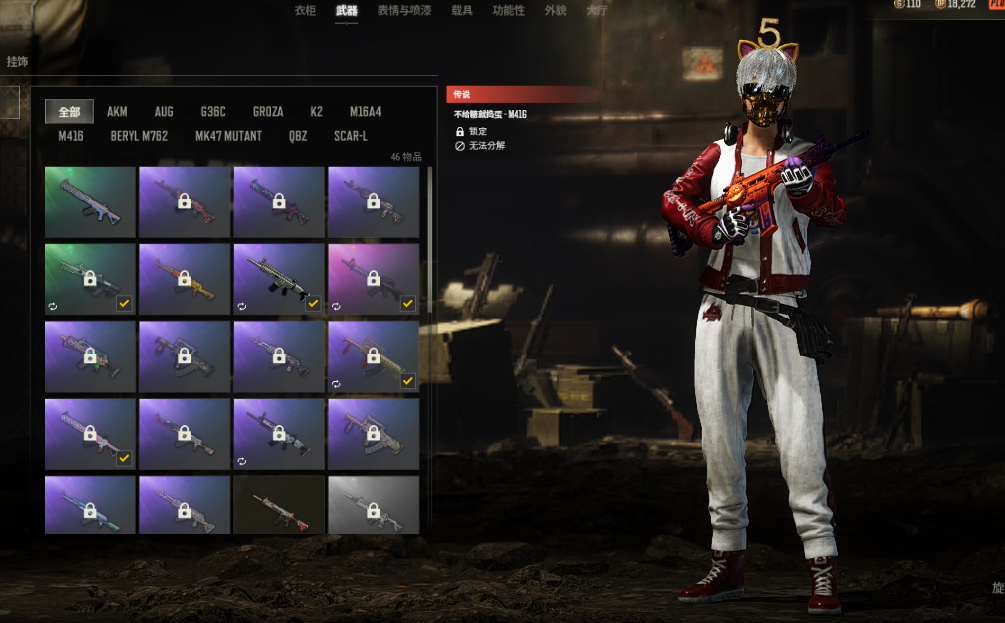1005x623 pixels.
Task: Choose the AUG weapon filter
Action: pyautogui.click(x=164, y=112)
